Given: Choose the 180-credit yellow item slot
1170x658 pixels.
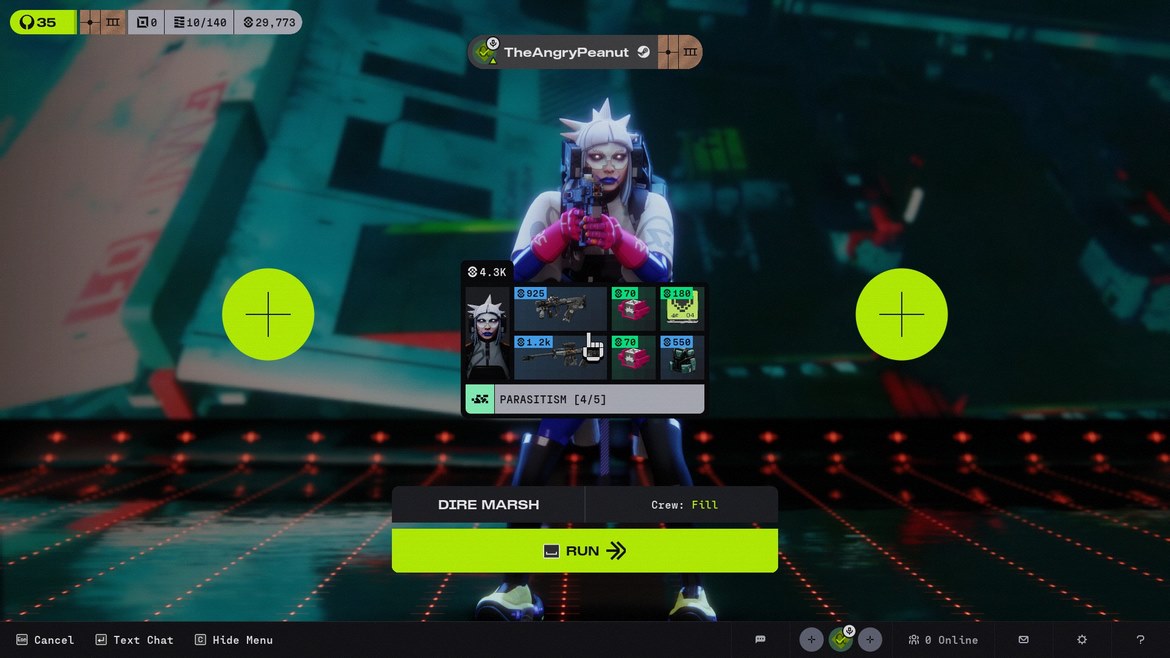Looking at the screenshot, I should click(x=682, y=308).
